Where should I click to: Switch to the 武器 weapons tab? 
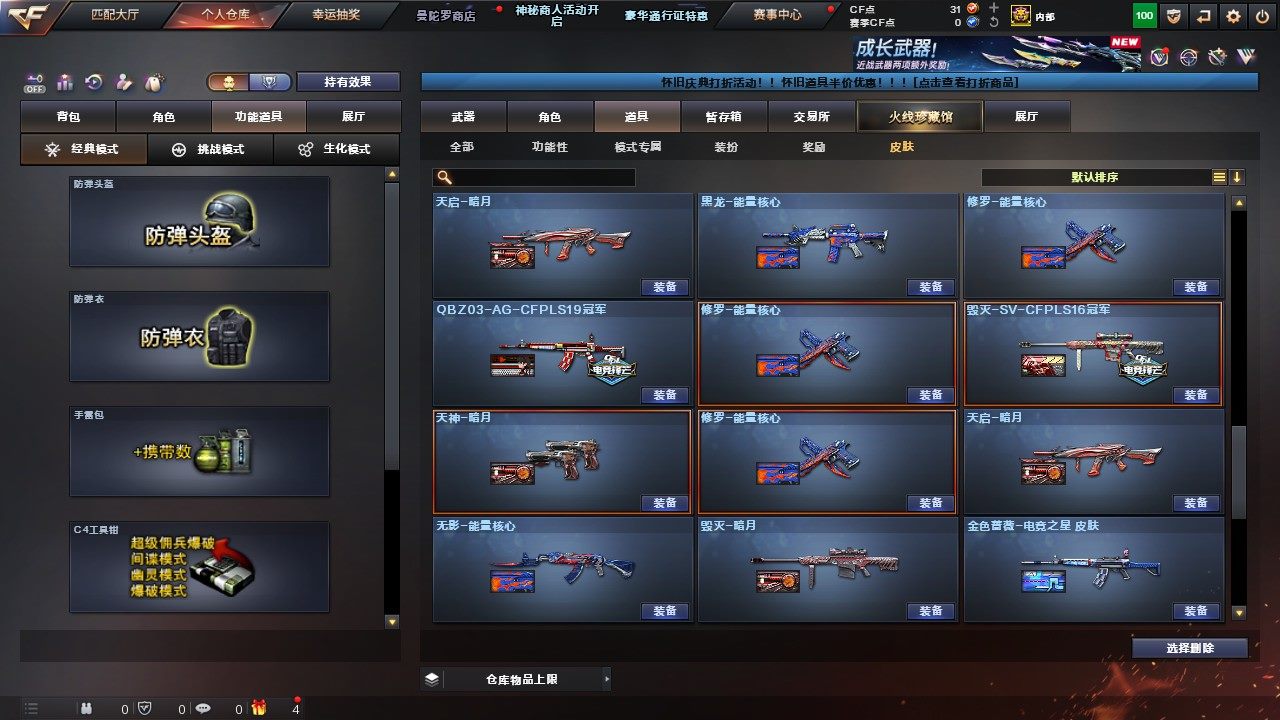463,117
